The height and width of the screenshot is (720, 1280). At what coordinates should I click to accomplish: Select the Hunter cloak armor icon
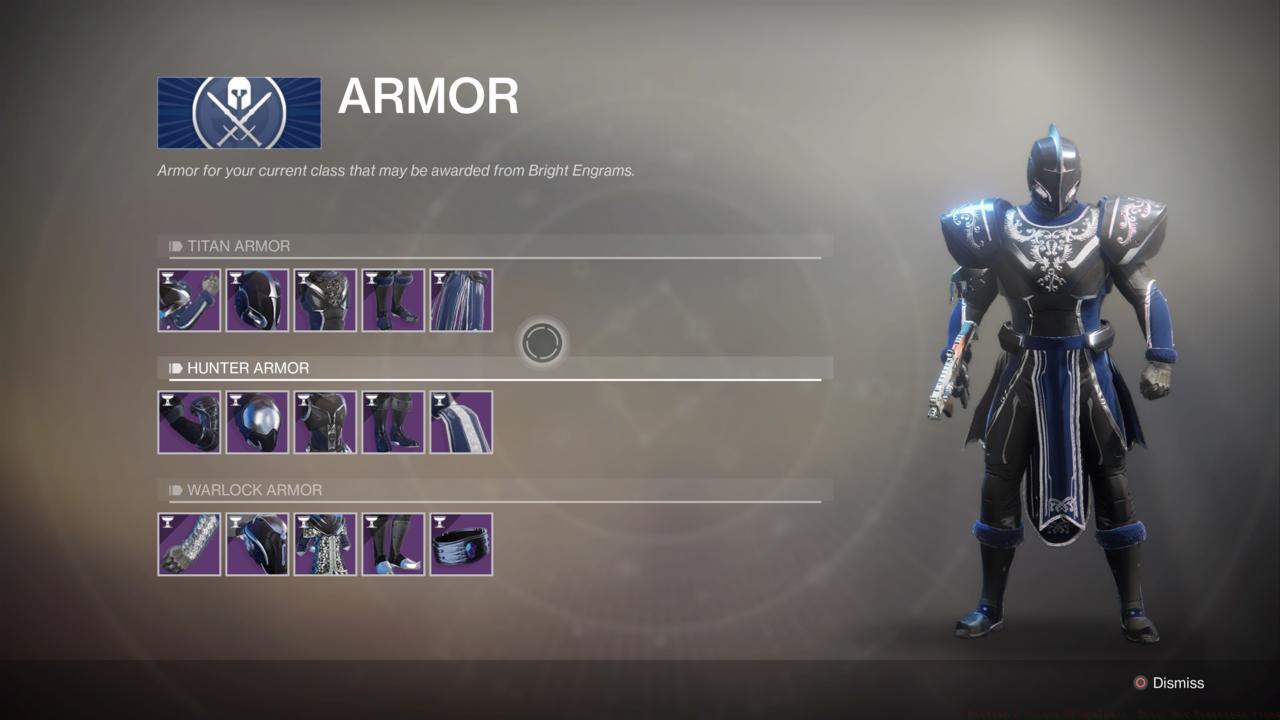pos(461,422)
